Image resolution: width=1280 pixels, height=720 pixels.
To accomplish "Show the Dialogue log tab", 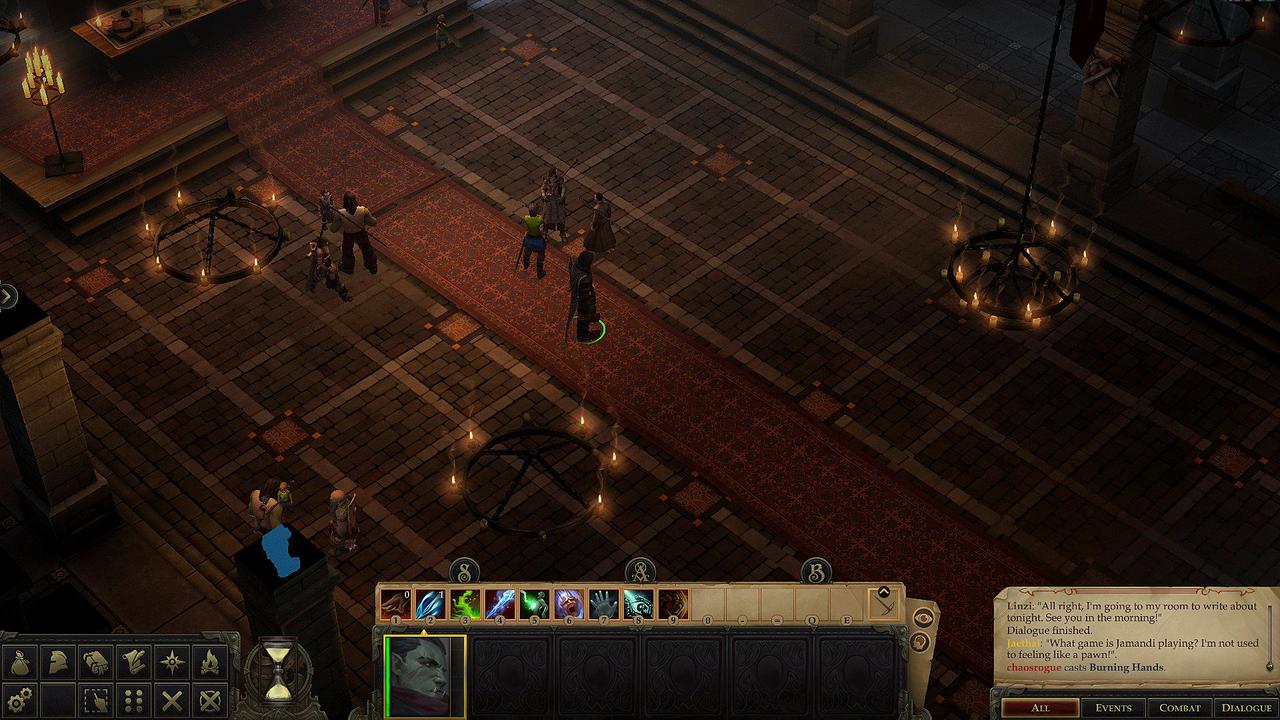I will pos(1246,708).
